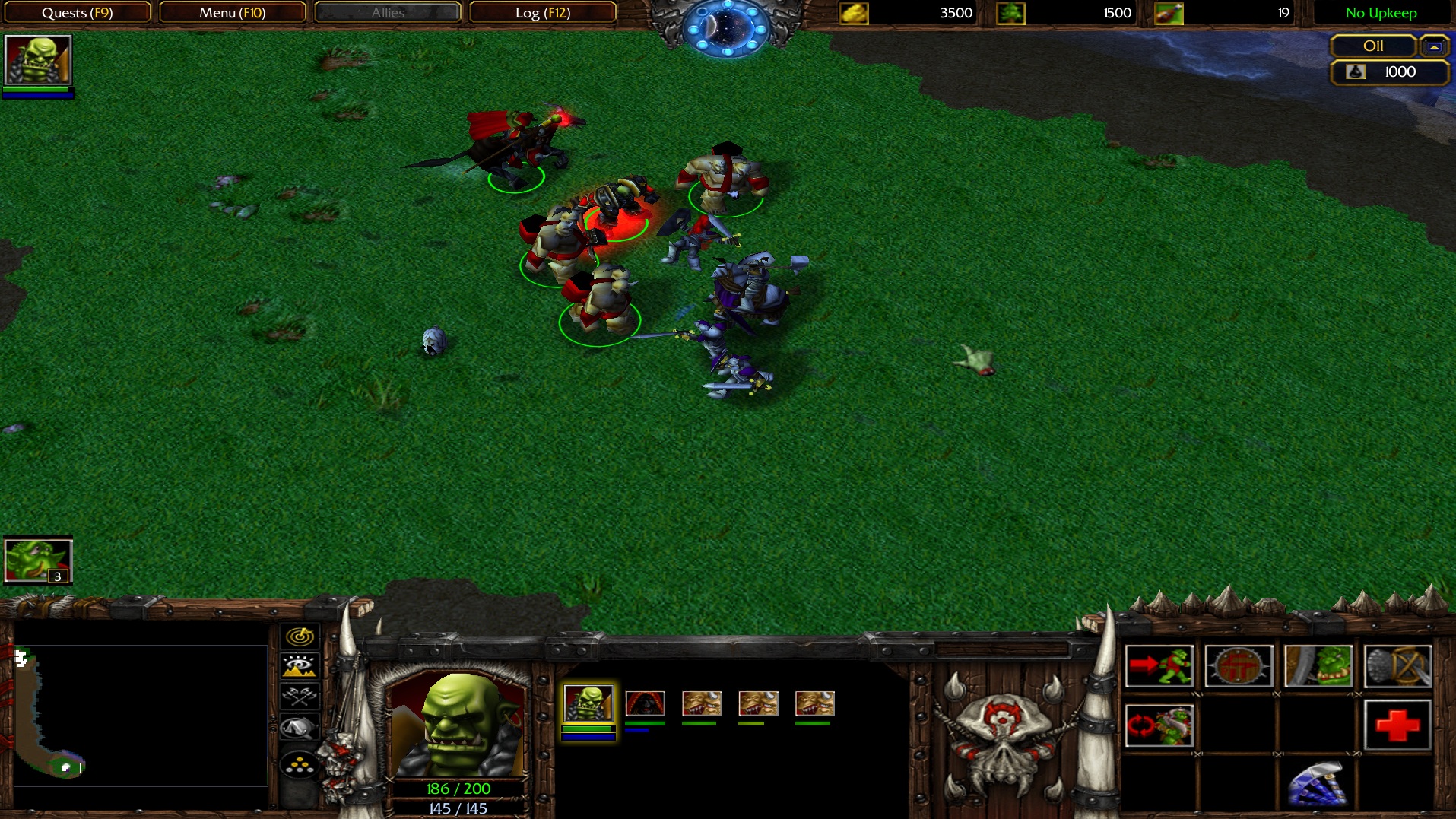Click the spiked shield Stop command
This screenshot has height=819, width=1456.
click(1239, 665)
